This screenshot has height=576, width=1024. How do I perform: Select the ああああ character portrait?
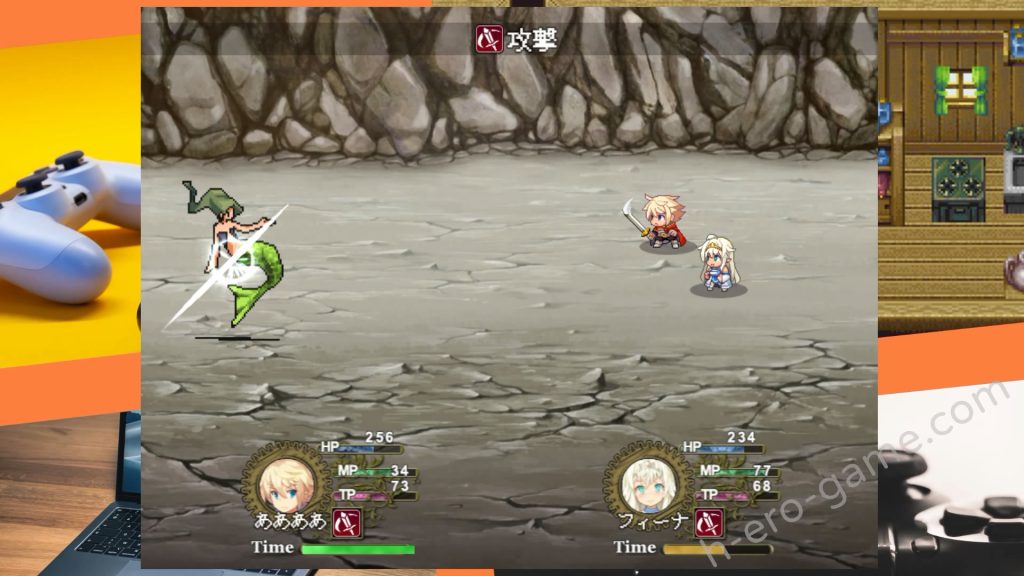[x=285, y=483]
